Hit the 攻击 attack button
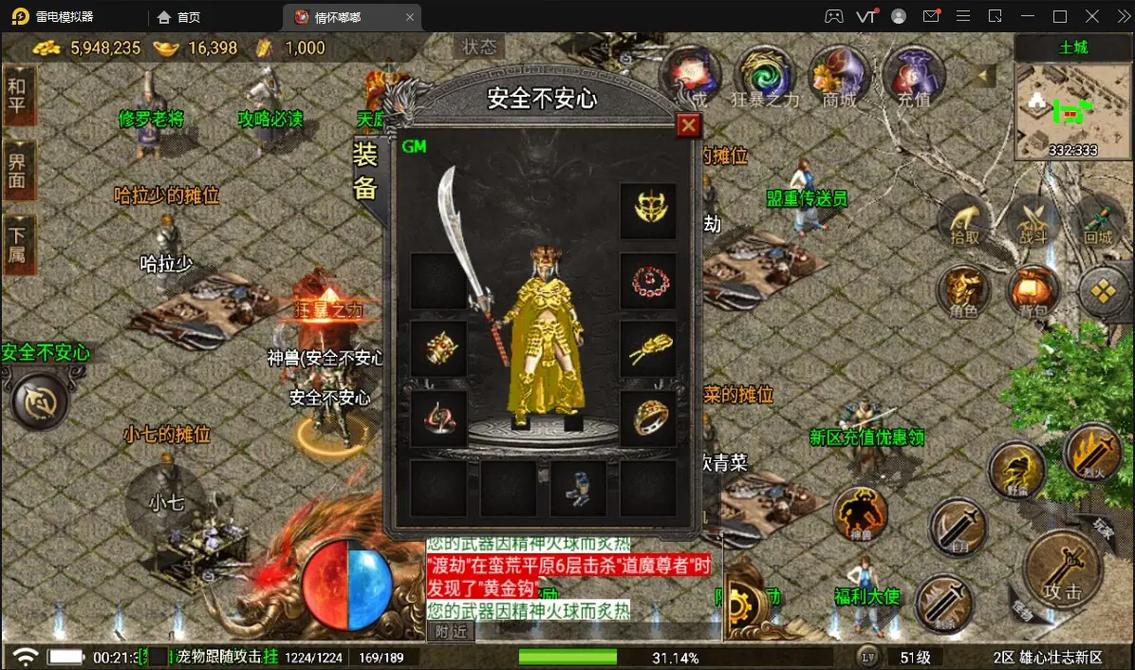This screenshot has height=670, width=1135. 1062,570
